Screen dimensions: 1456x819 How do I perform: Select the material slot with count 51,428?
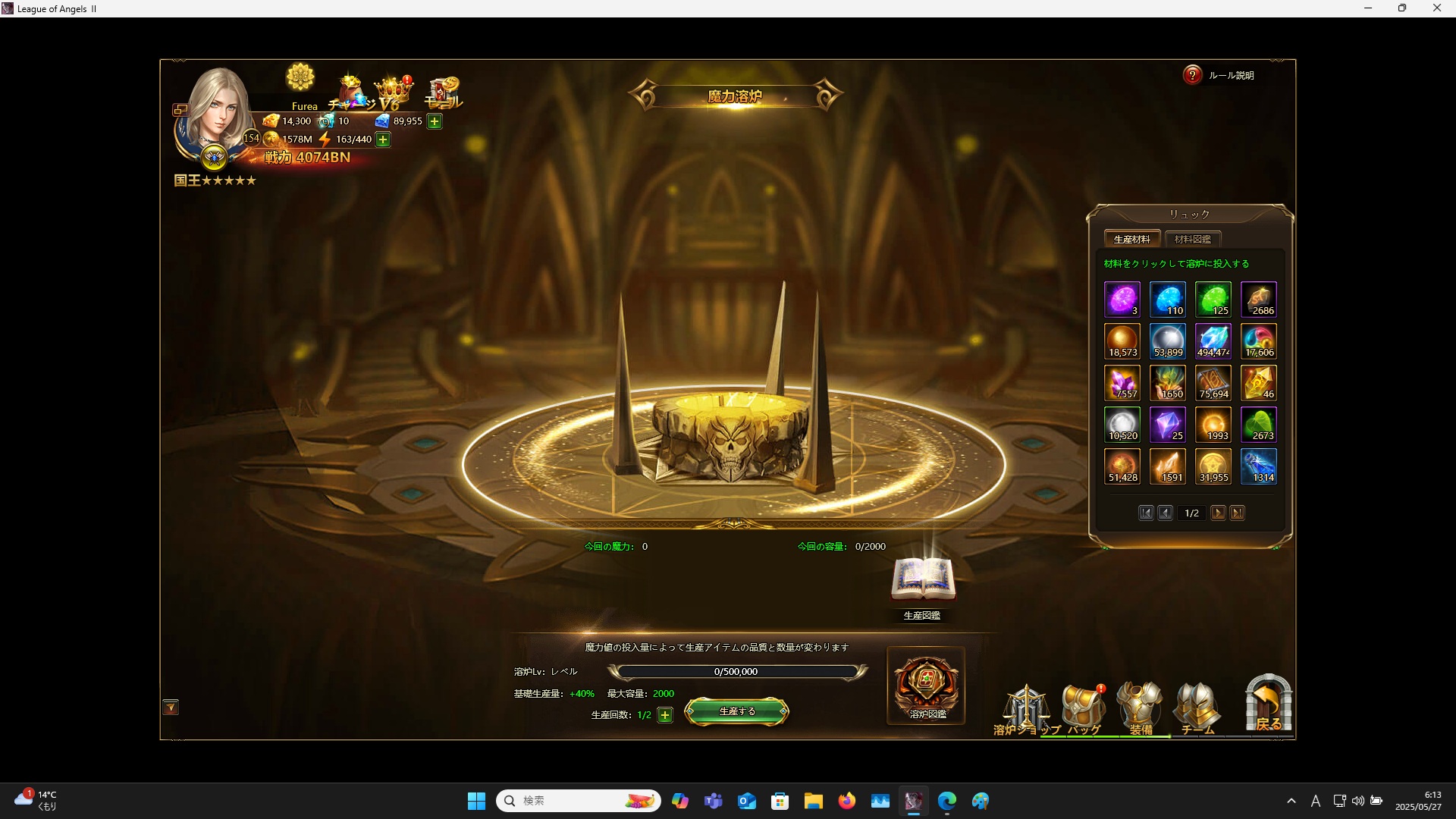[1122, 466]
